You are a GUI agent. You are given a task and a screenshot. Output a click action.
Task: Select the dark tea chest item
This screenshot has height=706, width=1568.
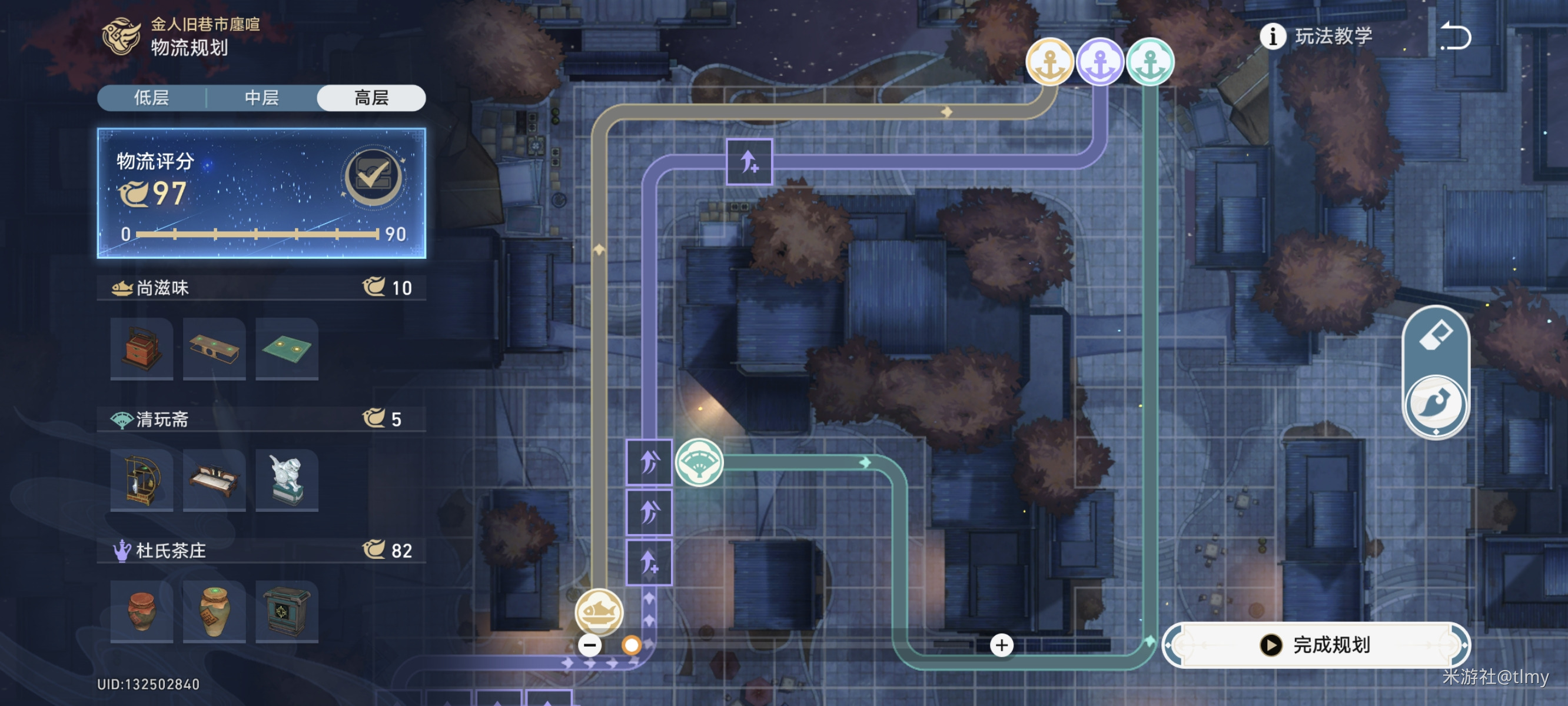(x=287, y=611)
